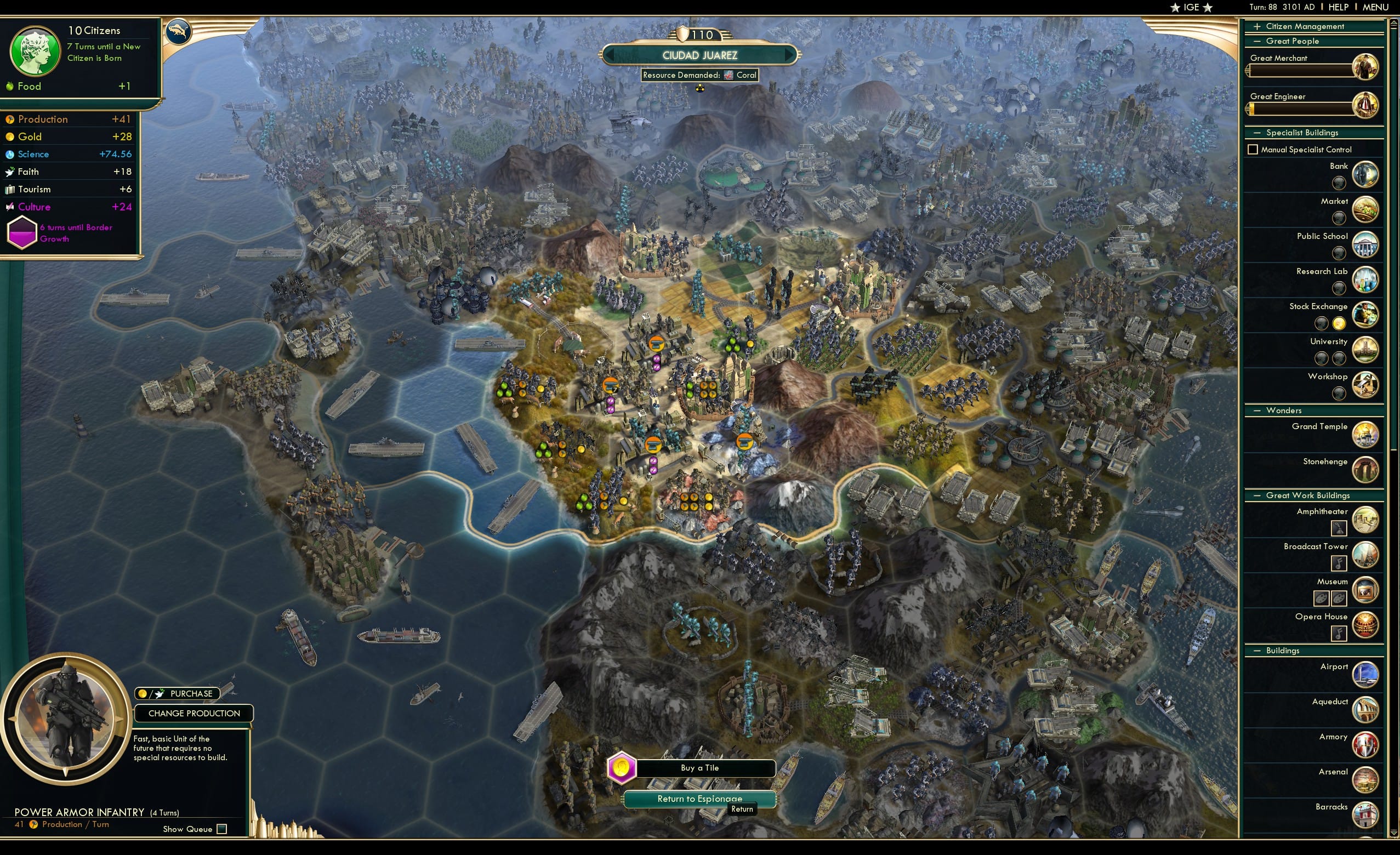
Task: Select the Grand Temple wonder icon
Action: (1365, 434)
